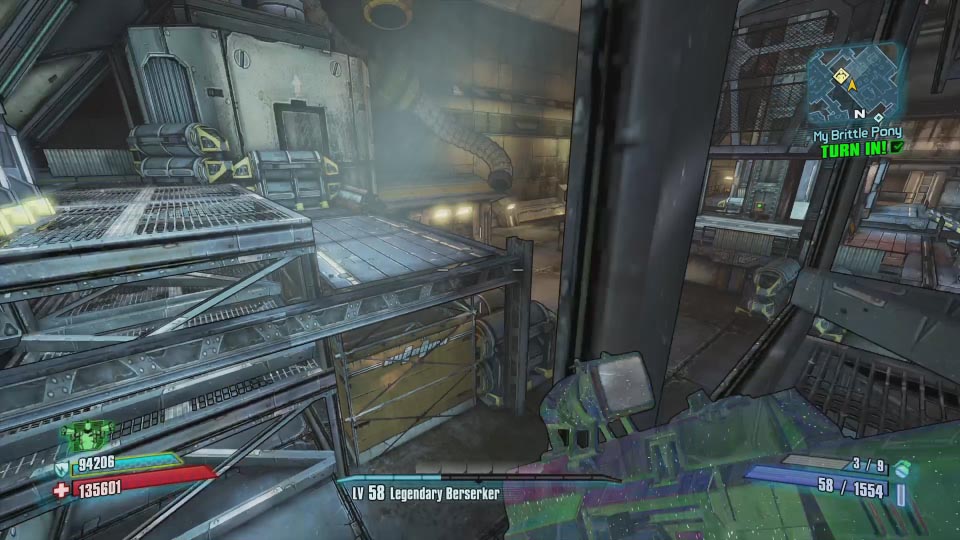Select the My Brittle Pony quest tracker
This screenshot has width=960, height=540.
point(856,133)
